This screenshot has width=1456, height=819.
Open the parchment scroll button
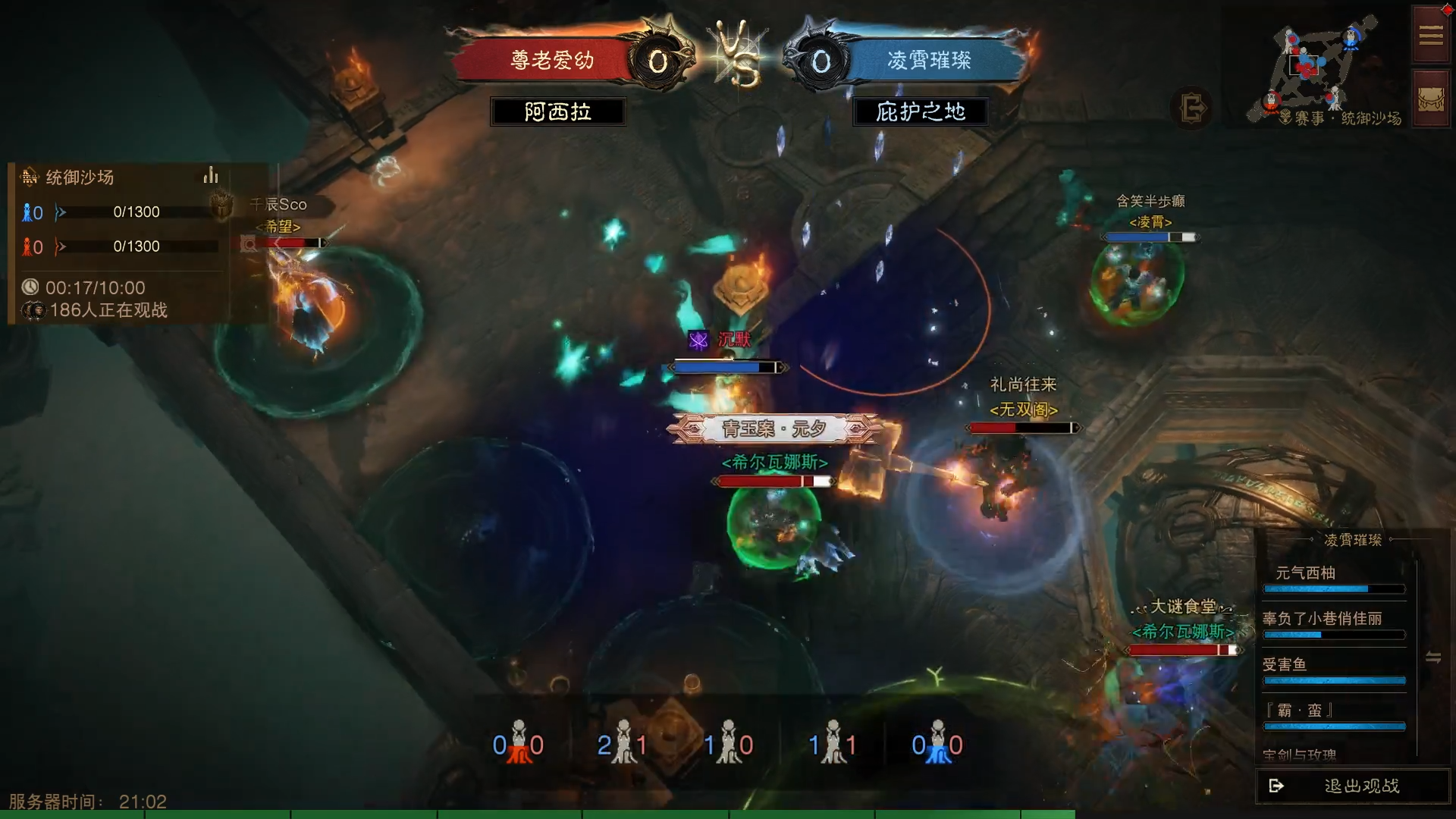click(x=1430, y=99)
